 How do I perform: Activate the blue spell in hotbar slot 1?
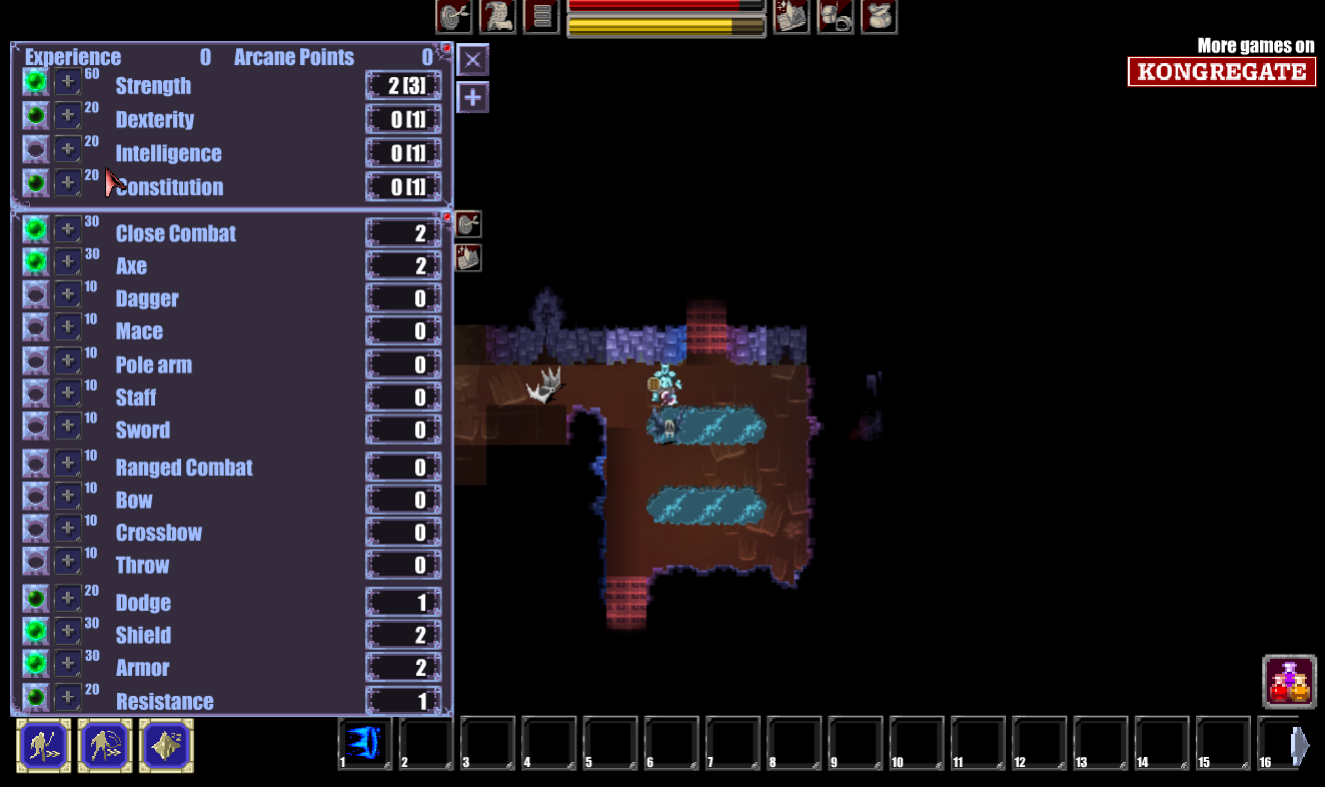(x=364, y=744)
